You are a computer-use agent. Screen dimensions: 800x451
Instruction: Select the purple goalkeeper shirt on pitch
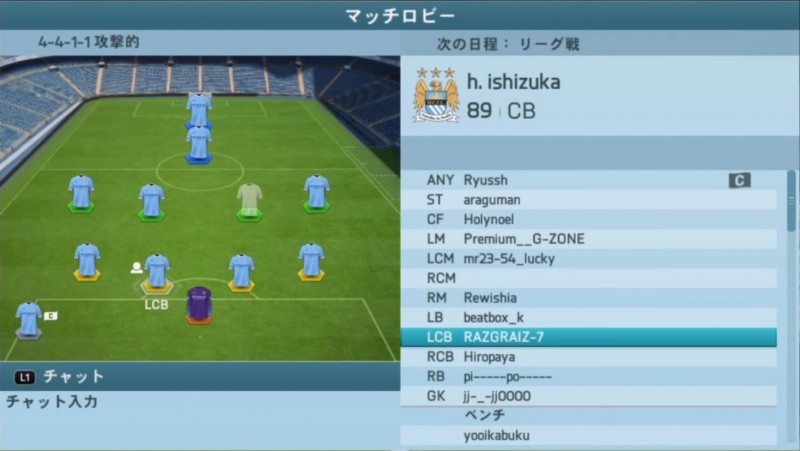coord(199,302)
